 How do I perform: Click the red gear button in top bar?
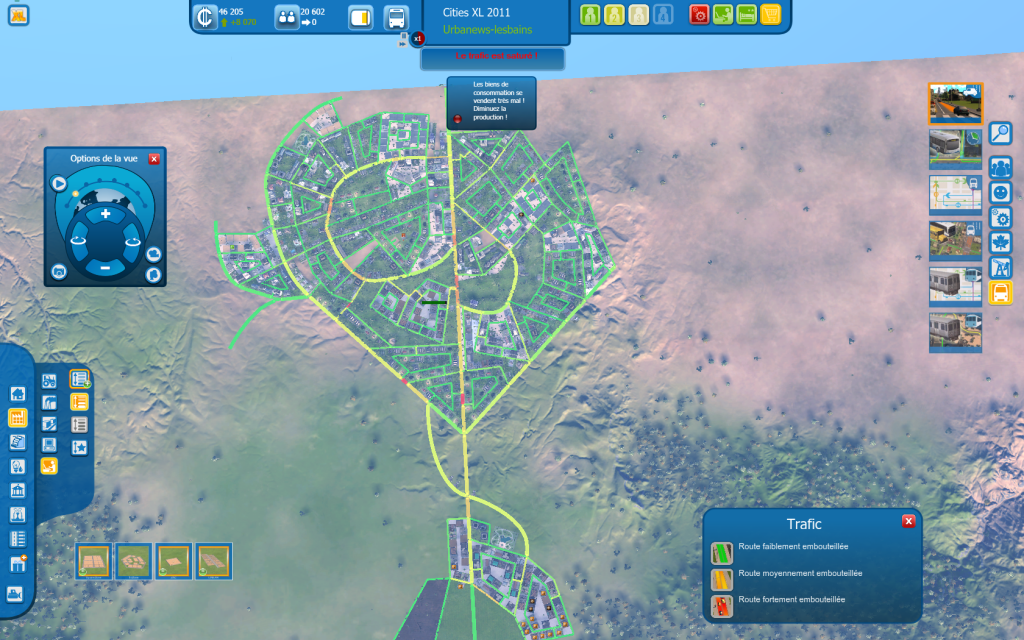[700, 15]
